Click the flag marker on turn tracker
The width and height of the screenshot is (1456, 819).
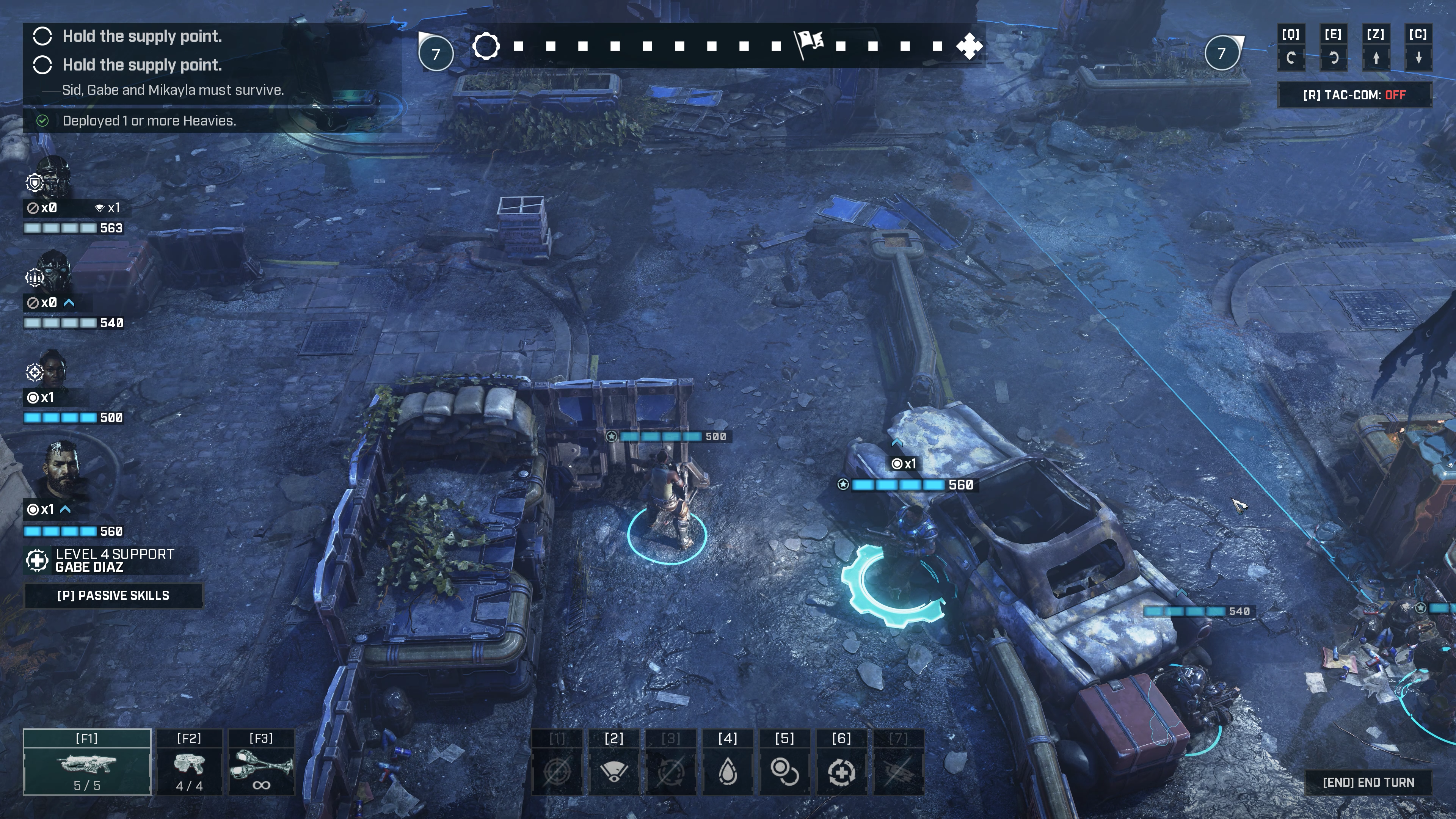click(x=809, y=44)
